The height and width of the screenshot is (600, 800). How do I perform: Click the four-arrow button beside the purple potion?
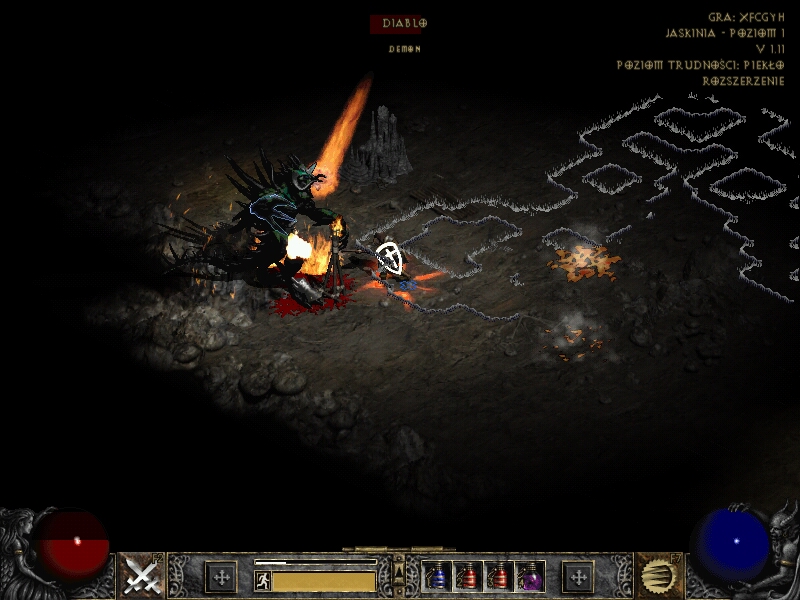577,577
